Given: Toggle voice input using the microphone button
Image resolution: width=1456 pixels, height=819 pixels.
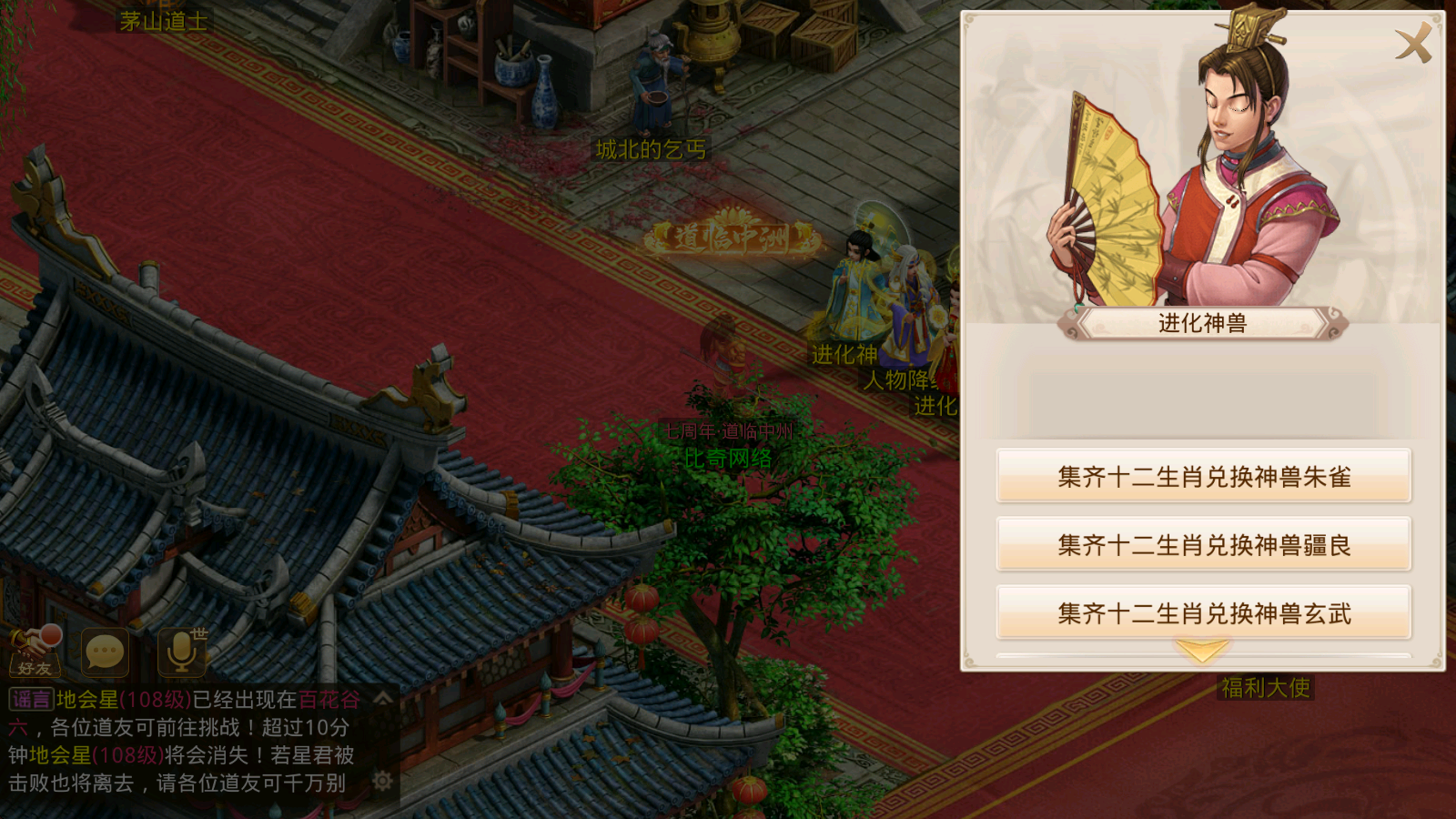Looking at the screenshot, I should (x=180, y=653).
